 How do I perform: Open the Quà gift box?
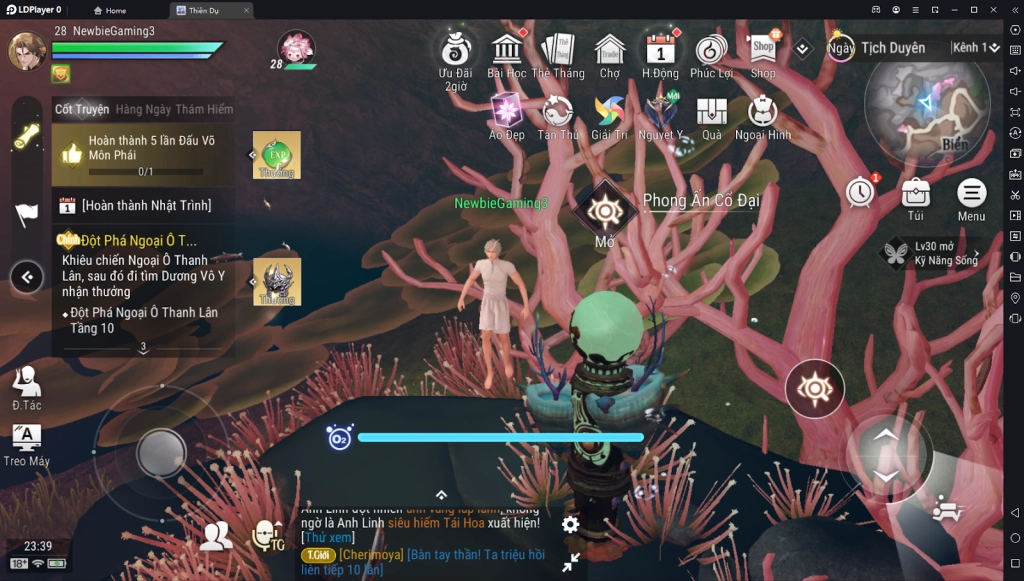click(x=711, y=112)
